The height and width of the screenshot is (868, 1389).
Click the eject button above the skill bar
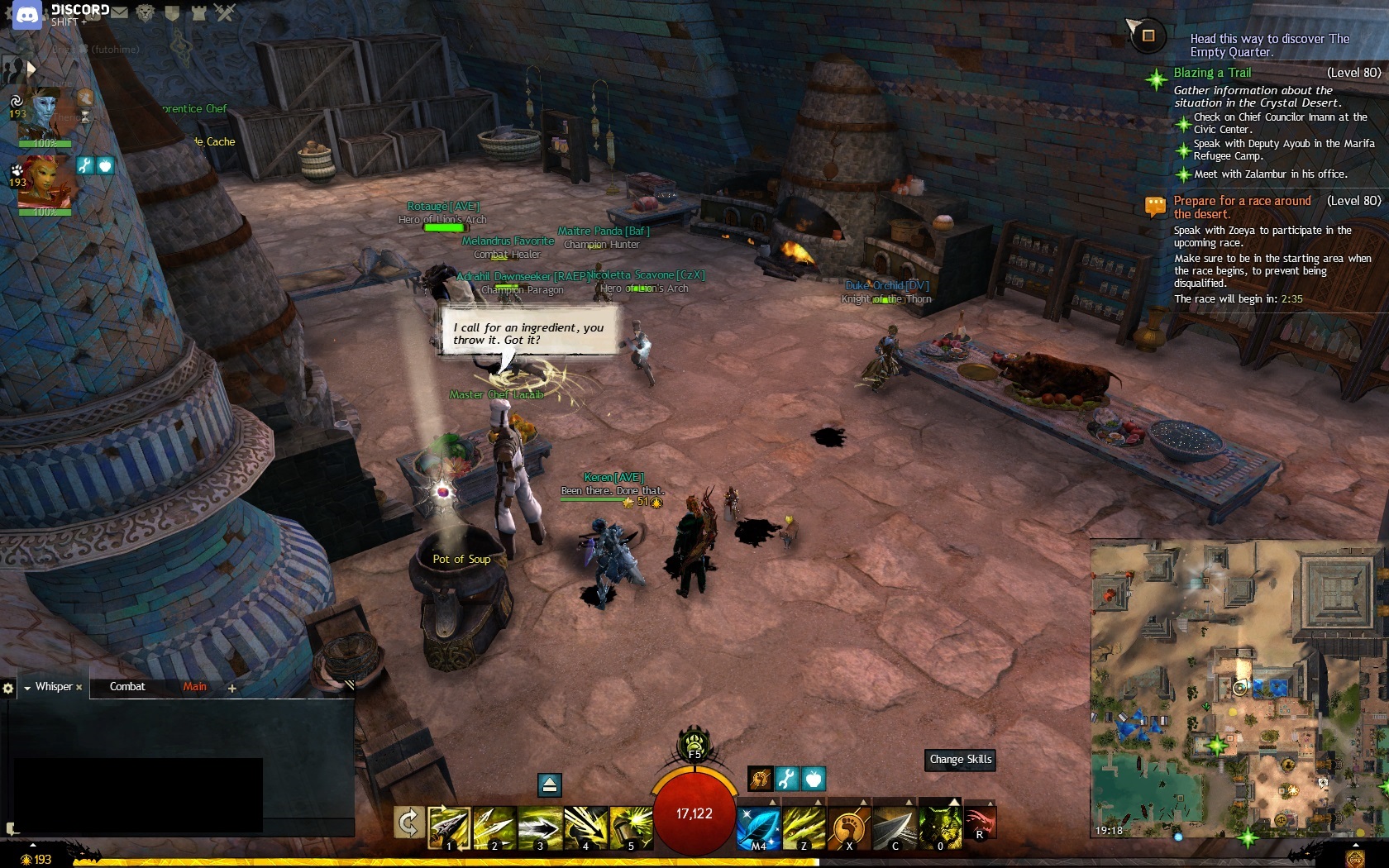550,785
